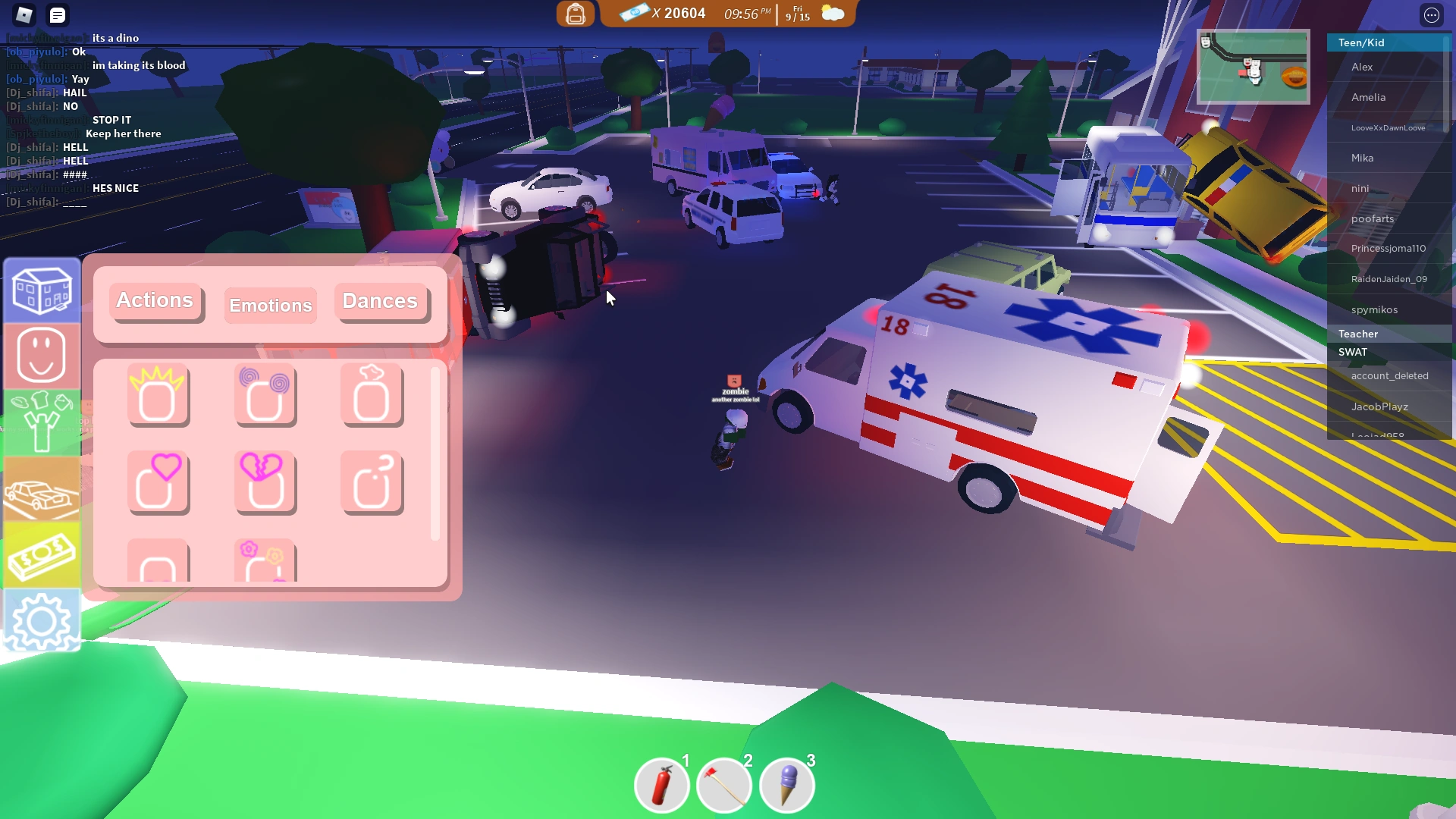
Task: Equip the ice cream in slot 3
Action: coord(786,785)
